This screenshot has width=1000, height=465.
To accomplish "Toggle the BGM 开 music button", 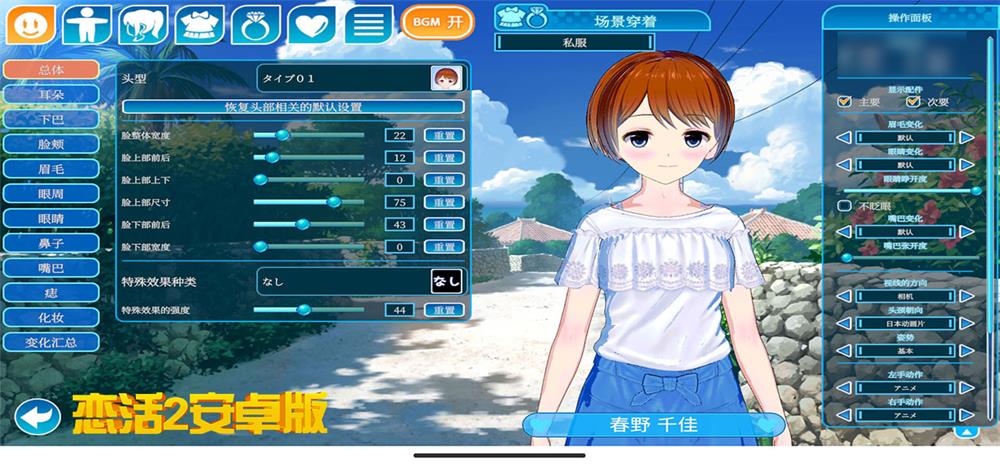I will tap(437, 21).
